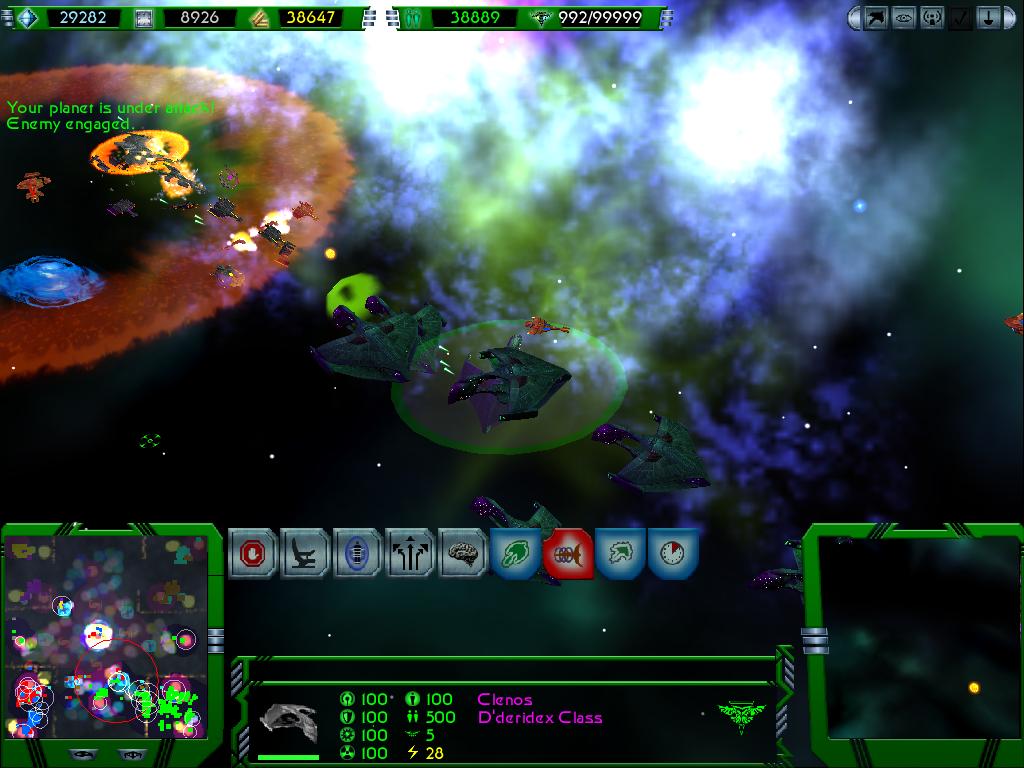
Task: Select the D'deridex ship portrait
Action: pyautogui.click(x=288, y=721)
